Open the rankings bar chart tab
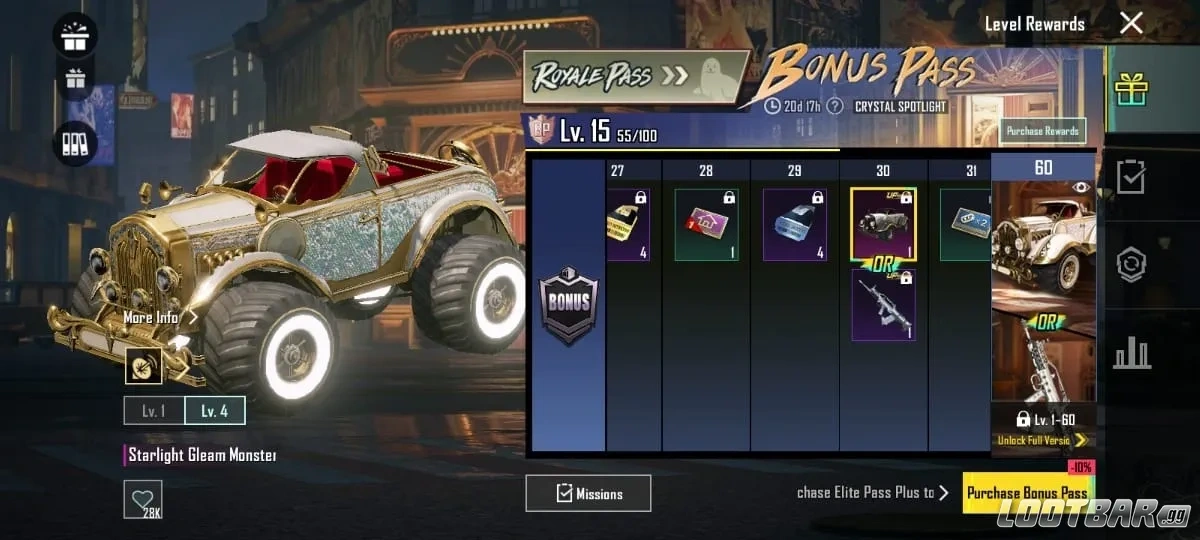Image resolution: width=1200 pixels, height=540 pixels. click(1131, 352)
